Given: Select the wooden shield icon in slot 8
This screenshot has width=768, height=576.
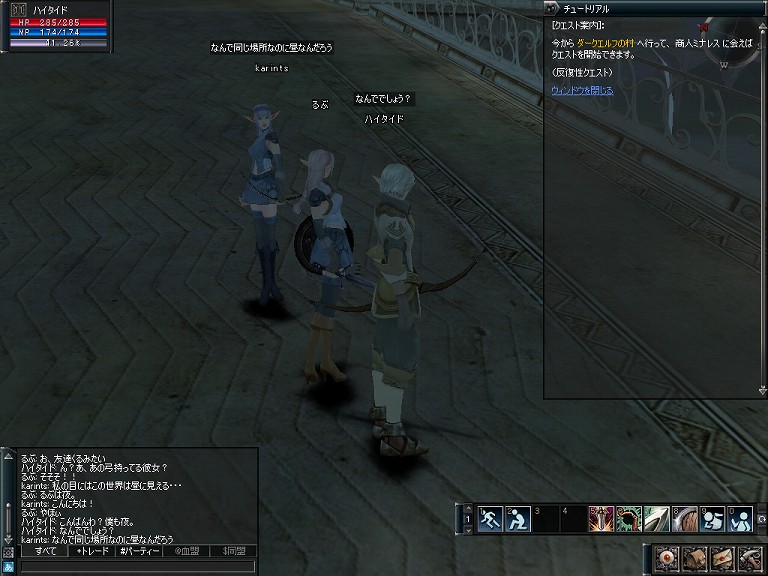Looking at the screenshot, I should 684,519.
